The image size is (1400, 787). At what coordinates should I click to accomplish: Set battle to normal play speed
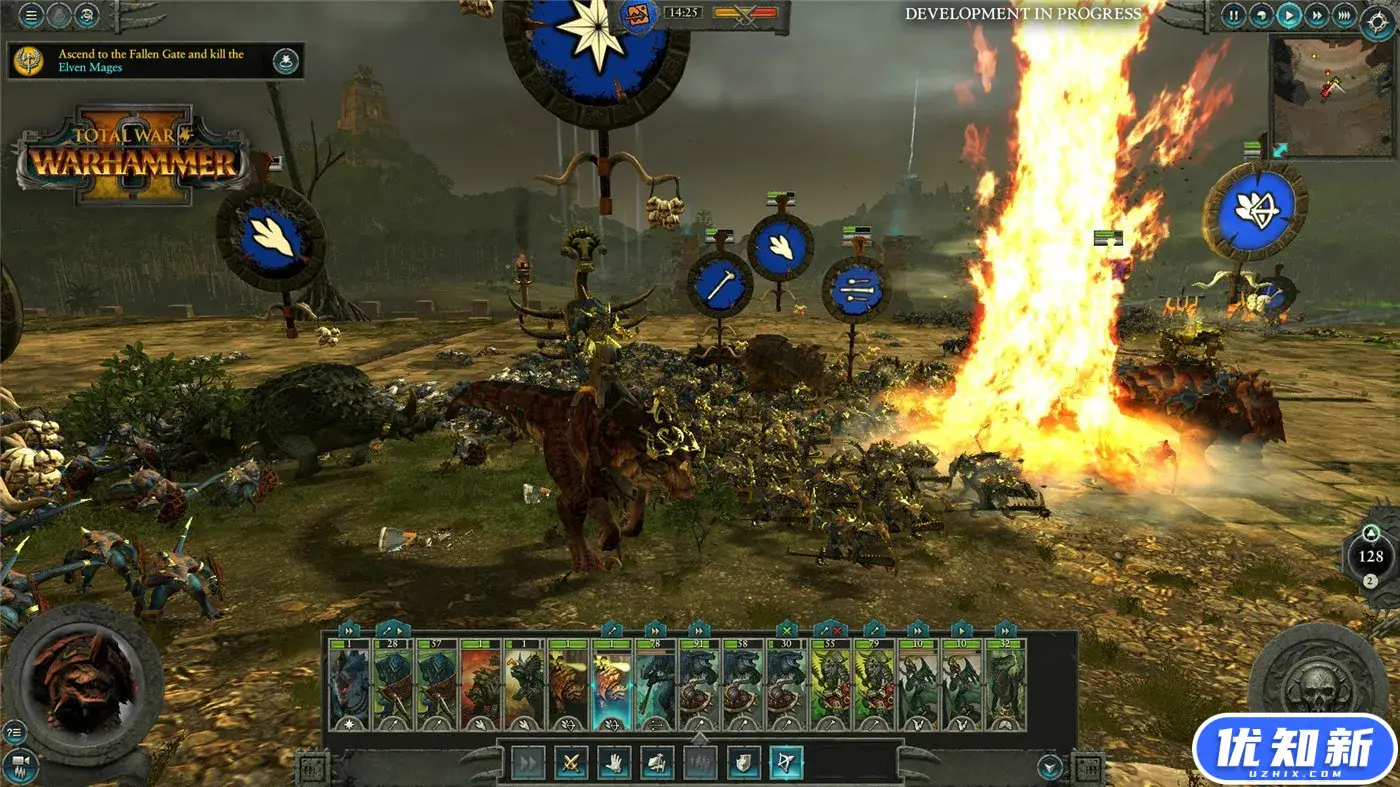click(x=1290, y=15)
